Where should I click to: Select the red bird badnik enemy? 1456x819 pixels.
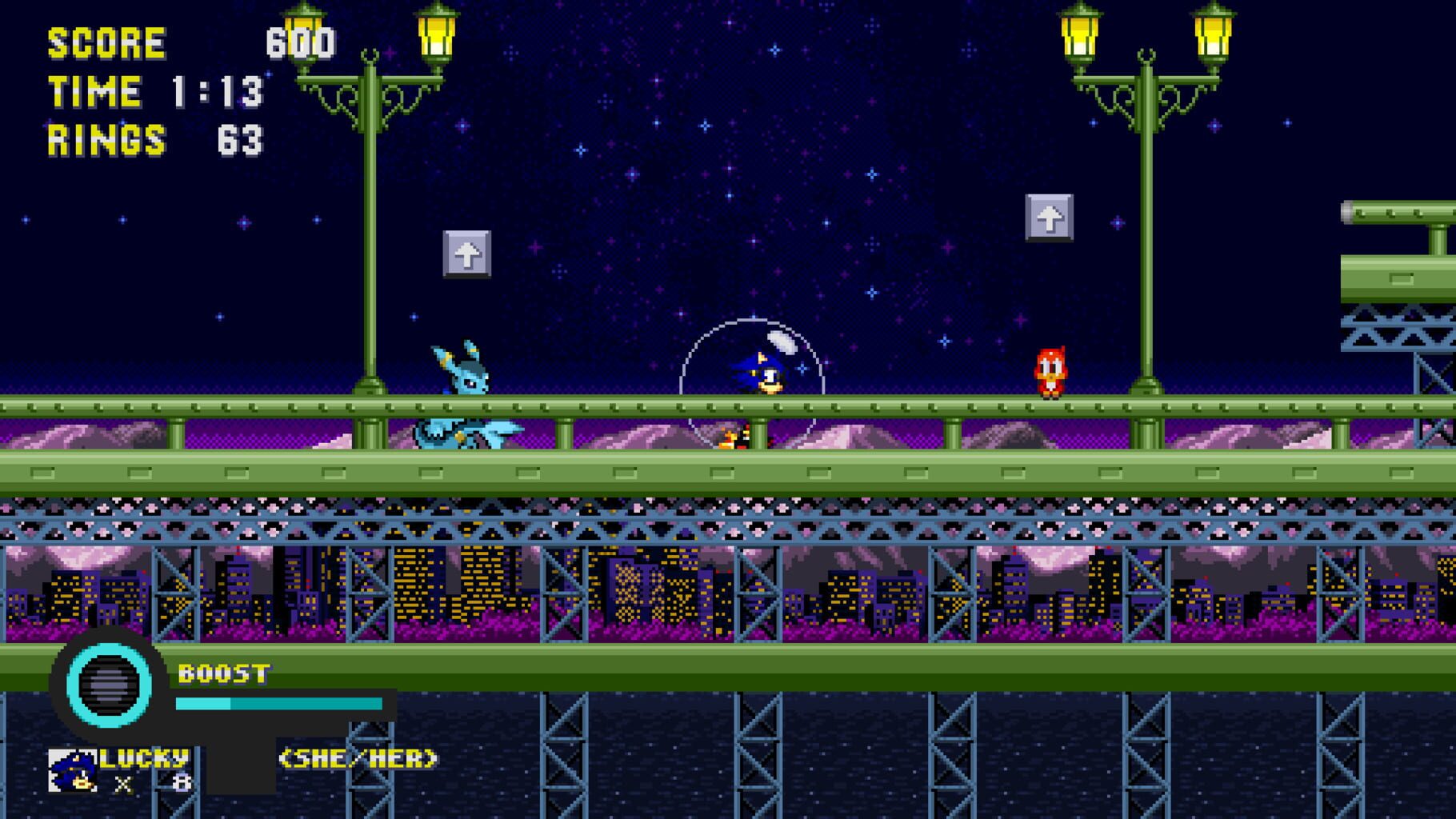[1050, 374]
